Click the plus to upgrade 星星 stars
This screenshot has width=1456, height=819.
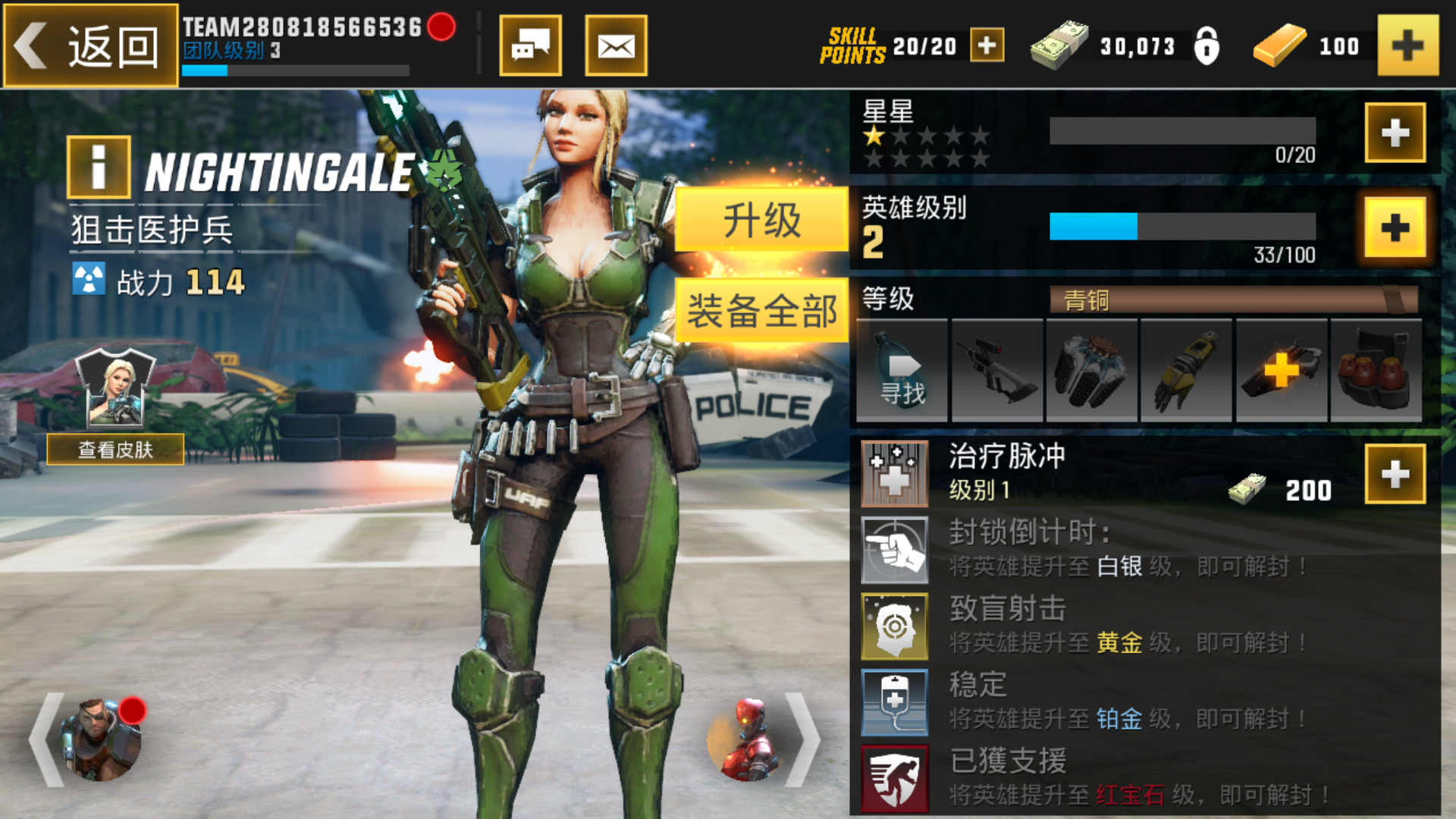tap(1394, 133)
